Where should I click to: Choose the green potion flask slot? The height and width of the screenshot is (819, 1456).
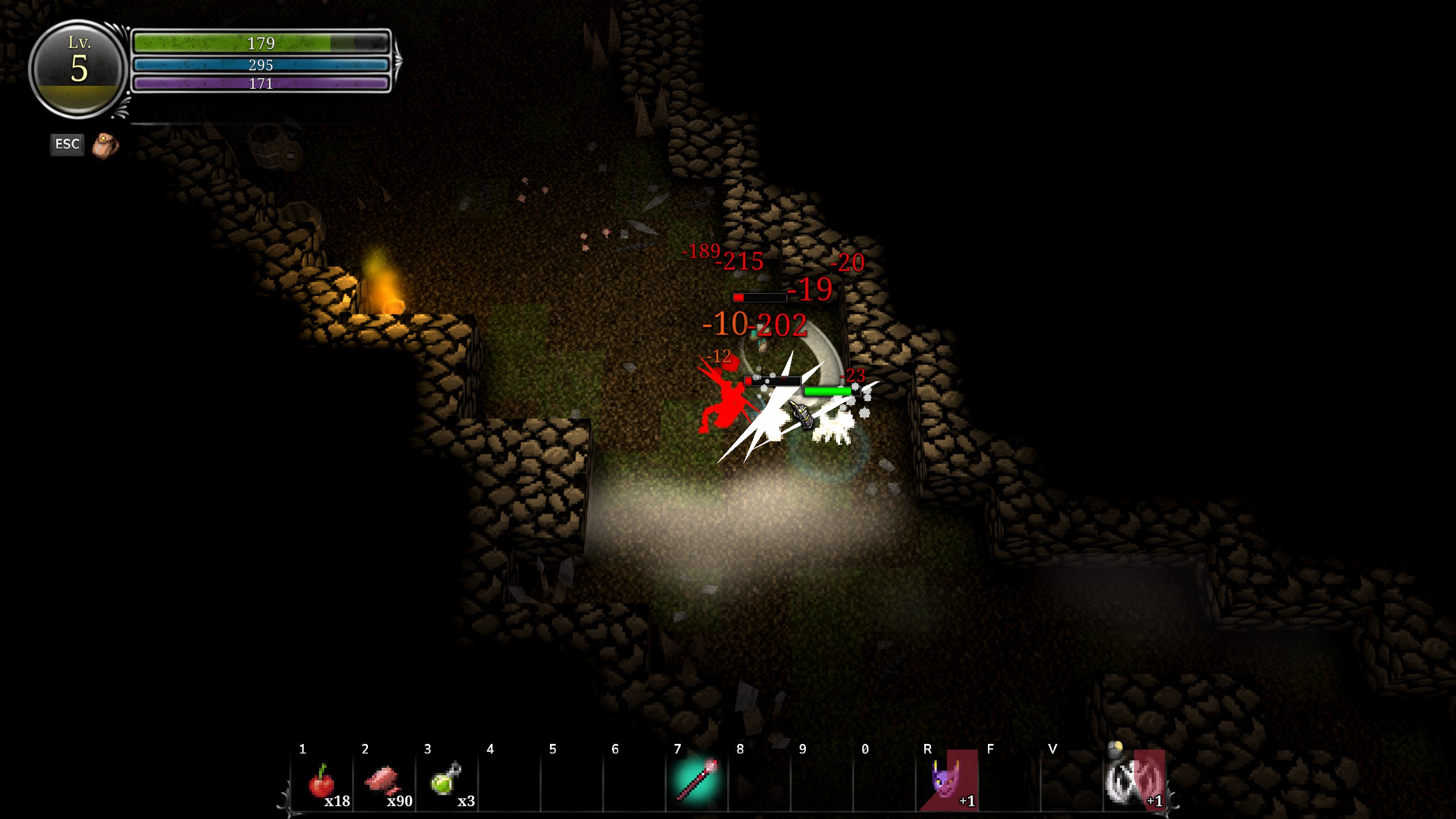pyautogui.click(x=447, y=781)
